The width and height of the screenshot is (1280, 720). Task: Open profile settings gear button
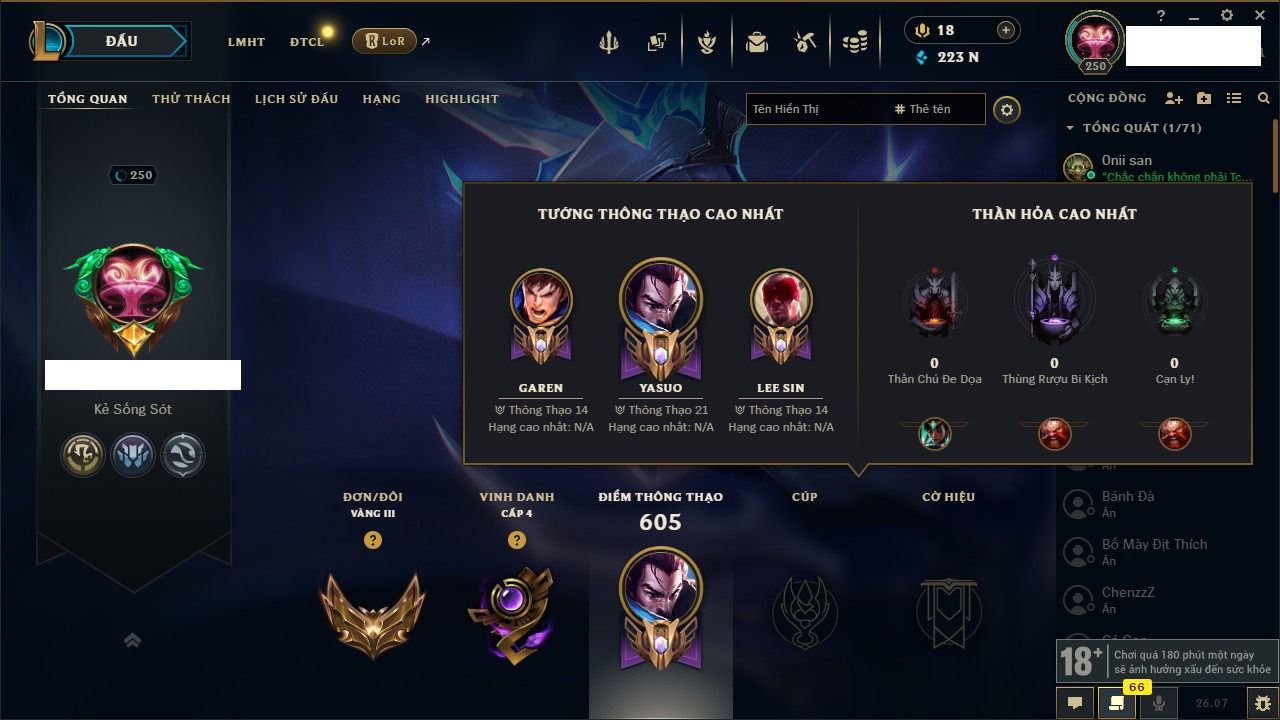click(x=1007, y=109)
